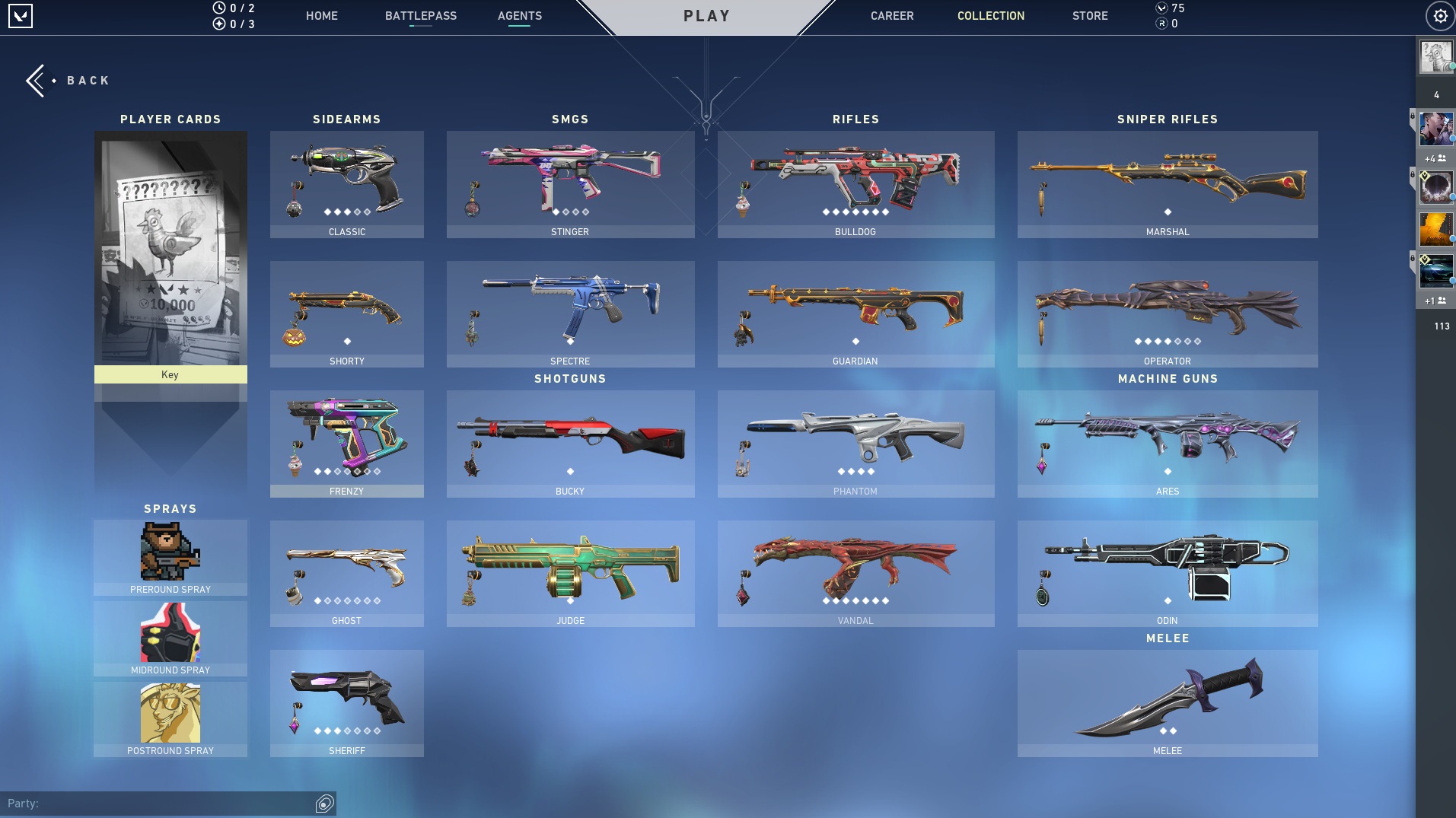Select the Vandal rifle slot

tap(855, 573)
